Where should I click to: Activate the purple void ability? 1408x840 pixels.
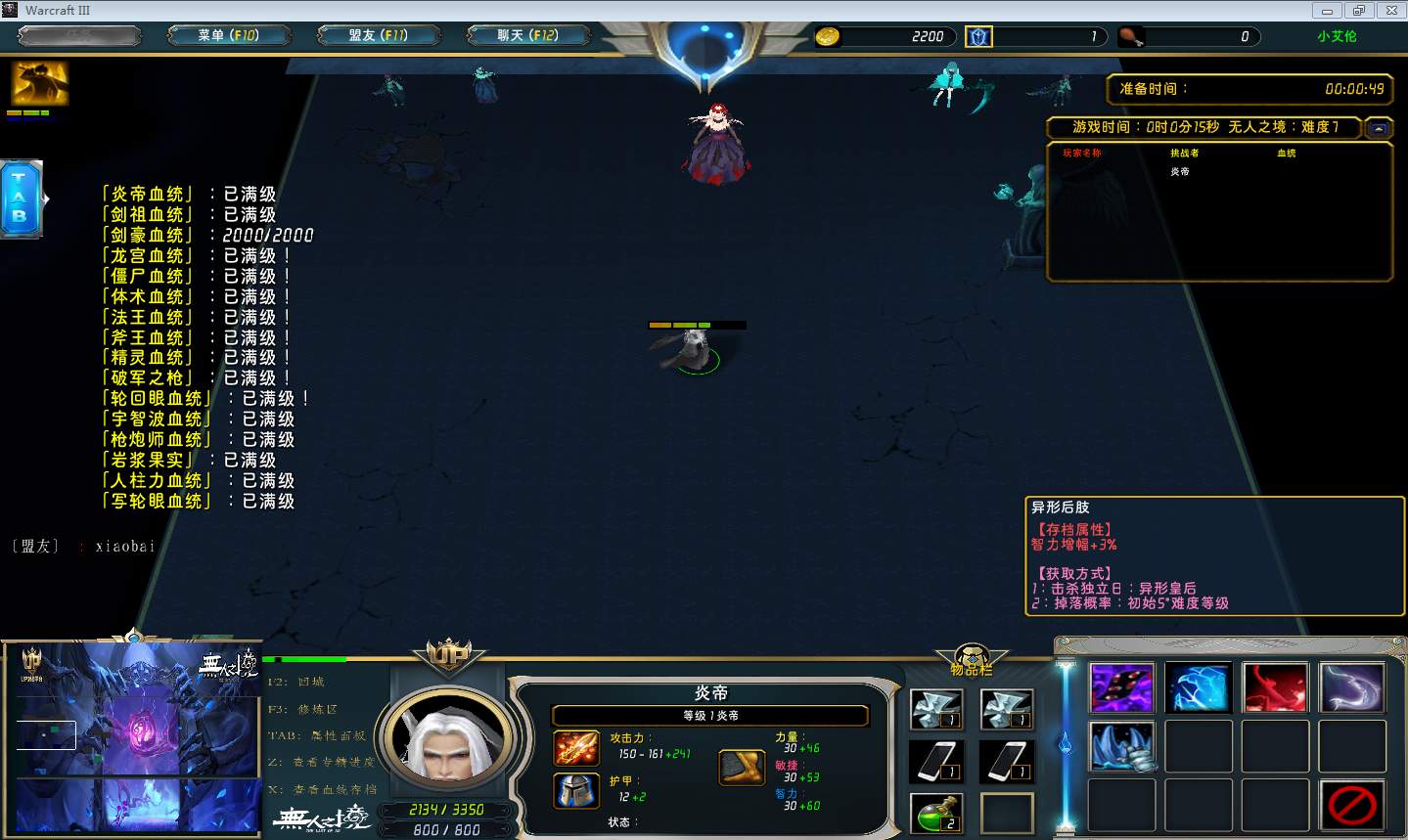coord(1121,686)
